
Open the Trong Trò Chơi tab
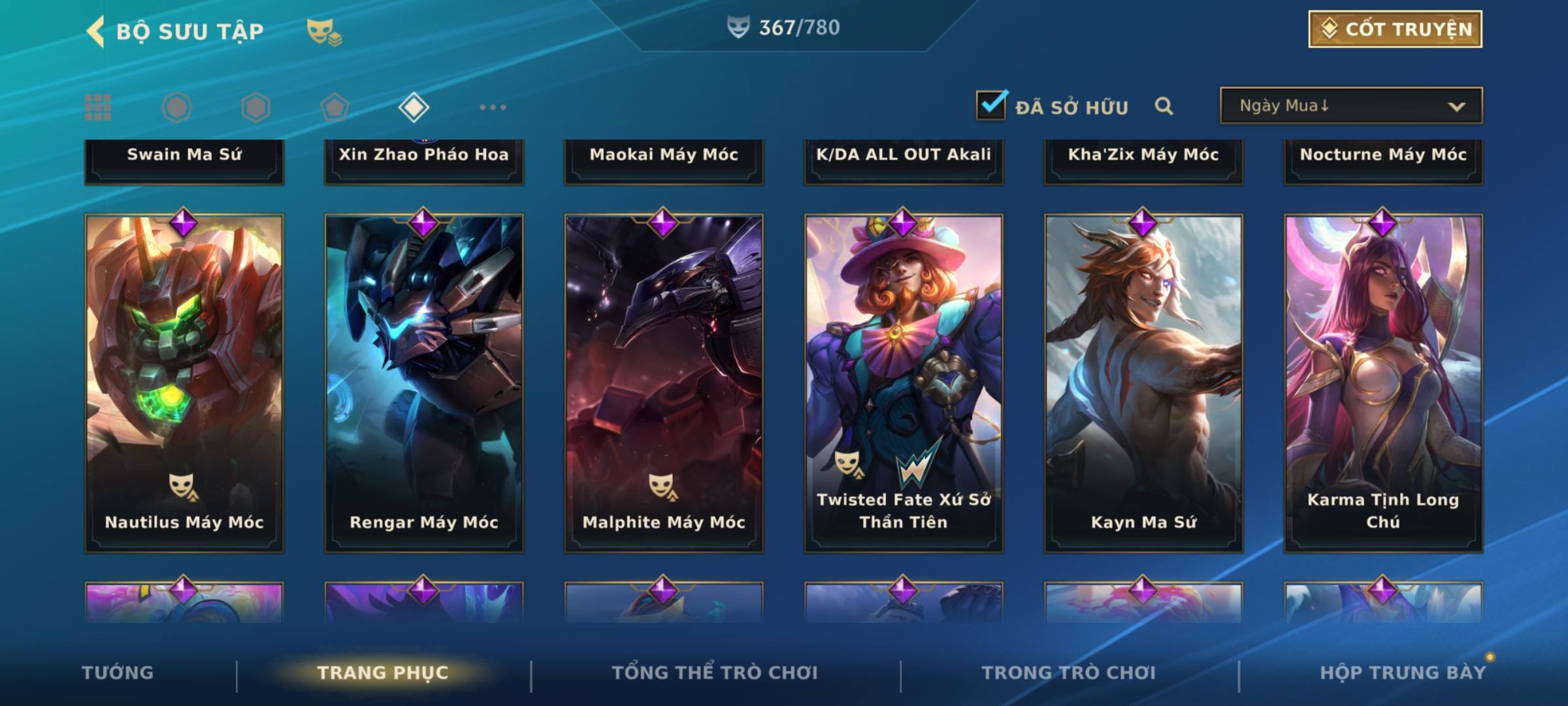(1069, 673)
